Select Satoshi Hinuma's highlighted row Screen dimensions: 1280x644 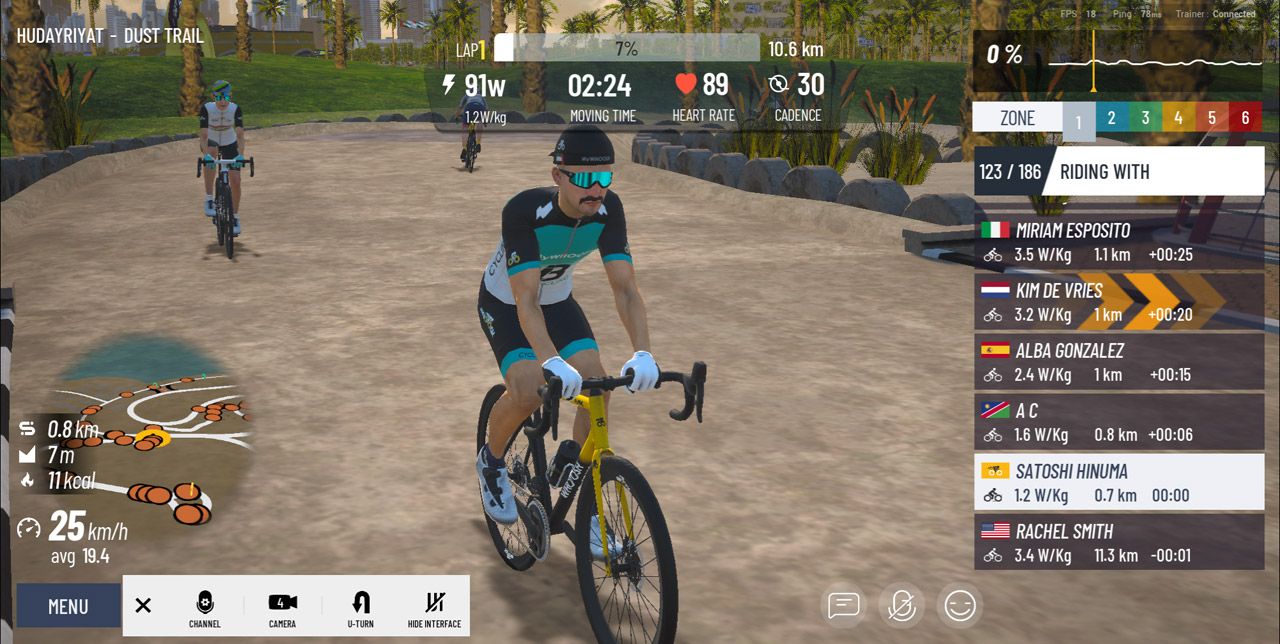pos(1118,482)
